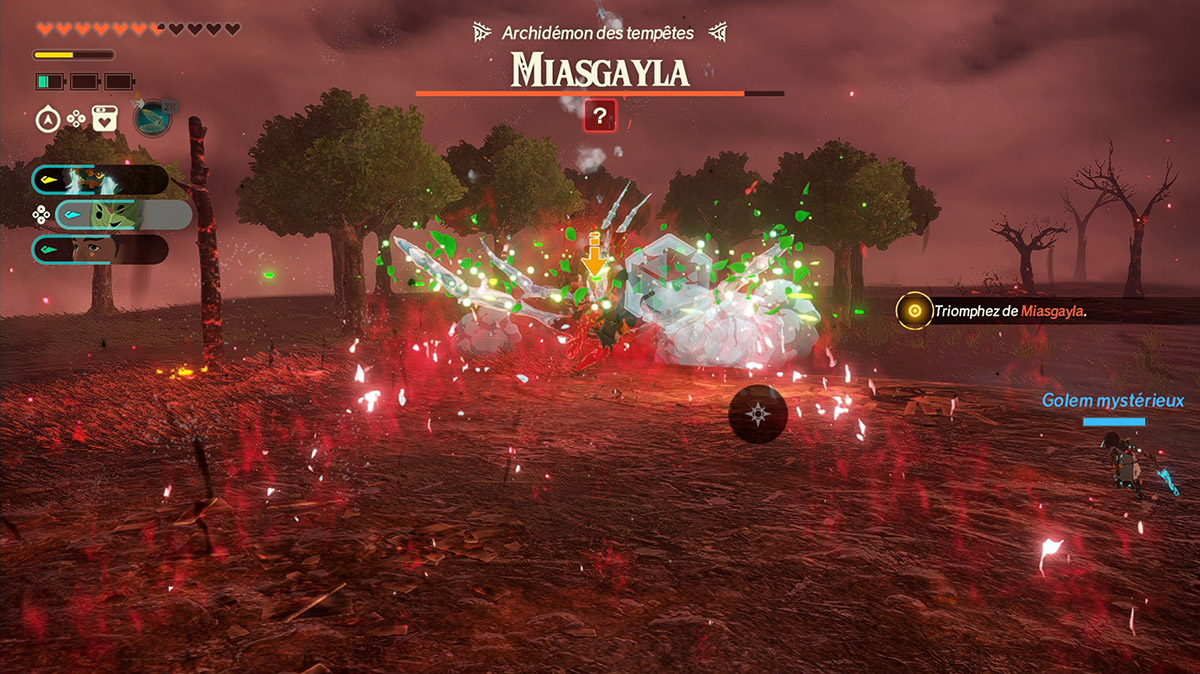
Task: Click the dark circular star target marker
Action: click(x=758, y=413)
